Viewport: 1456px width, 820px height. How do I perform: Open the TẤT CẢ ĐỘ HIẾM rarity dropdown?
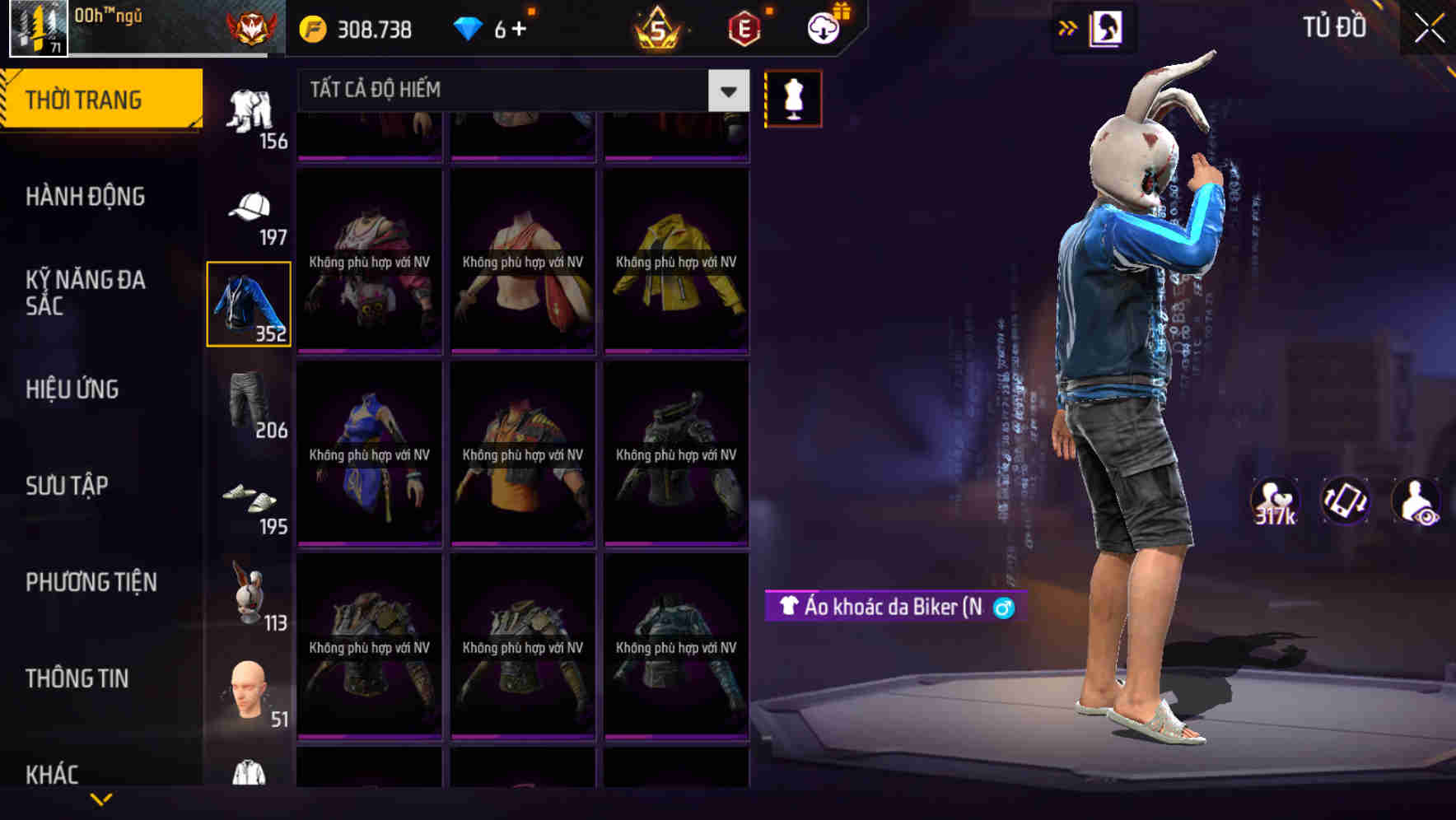[511, 91]
